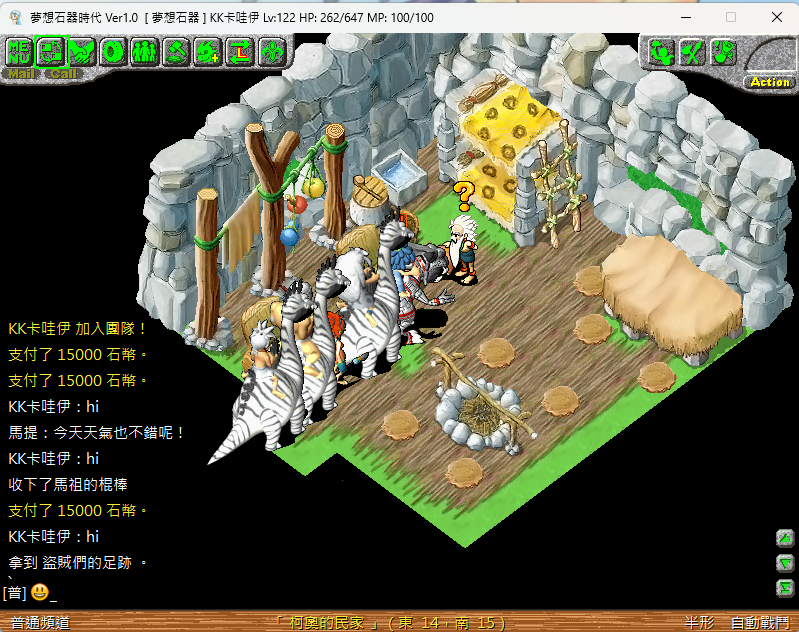Close the game window
This screenshot has width=799, height=632.
point(776,17)
